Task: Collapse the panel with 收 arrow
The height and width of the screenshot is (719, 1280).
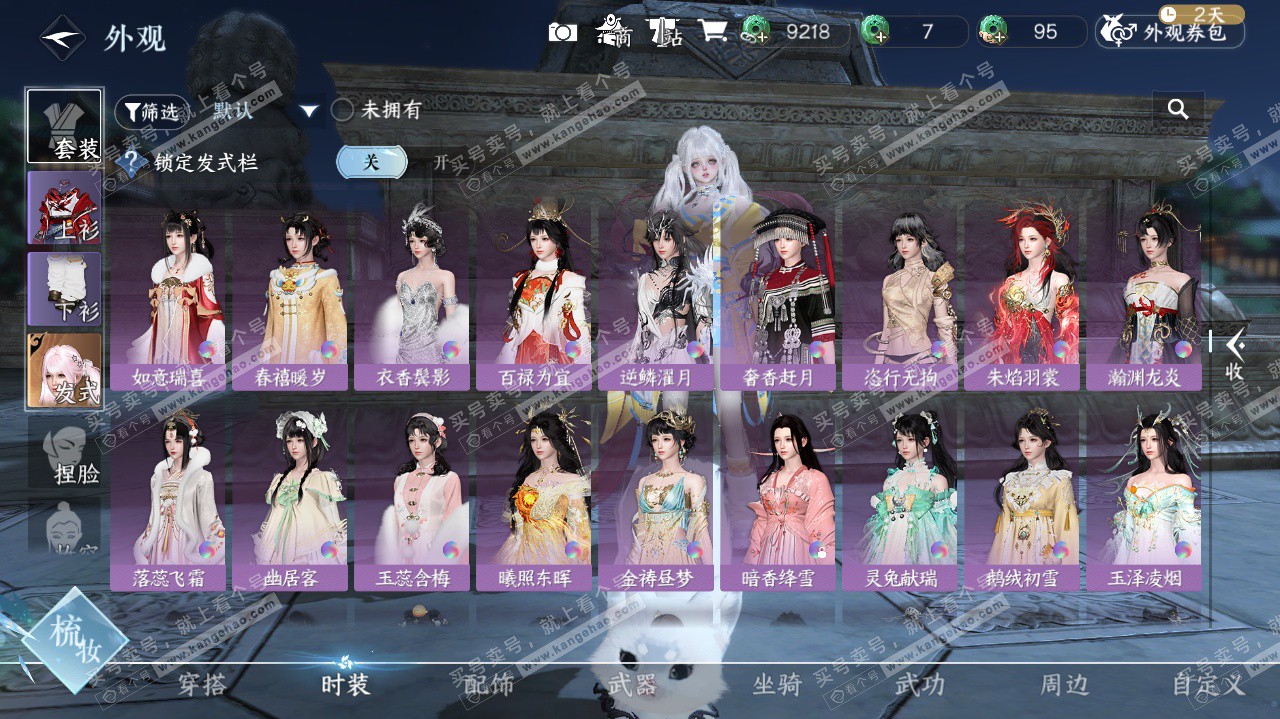Action: point(1236,354)
